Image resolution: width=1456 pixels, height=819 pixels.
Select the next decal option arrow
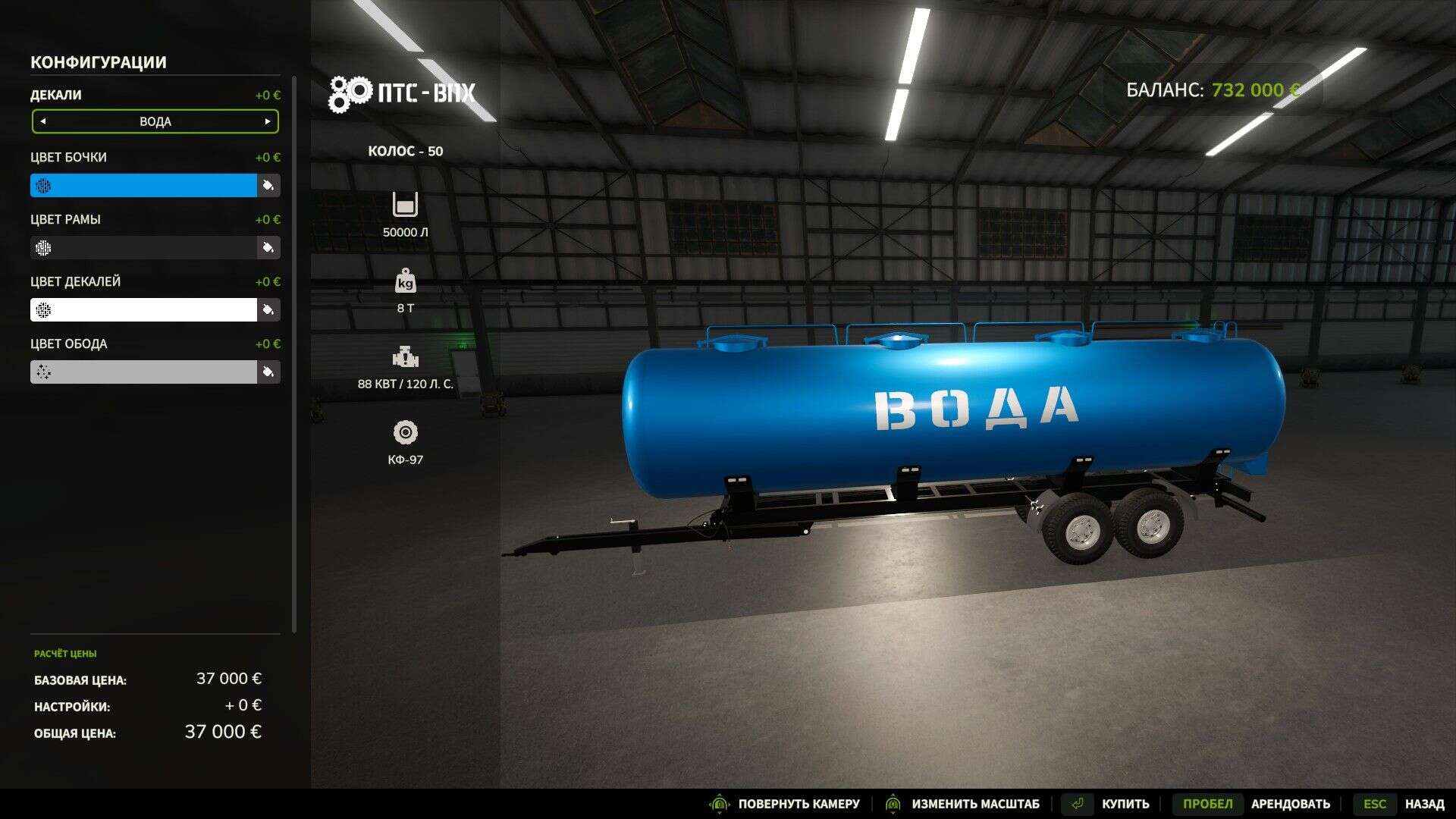point(268,121)
